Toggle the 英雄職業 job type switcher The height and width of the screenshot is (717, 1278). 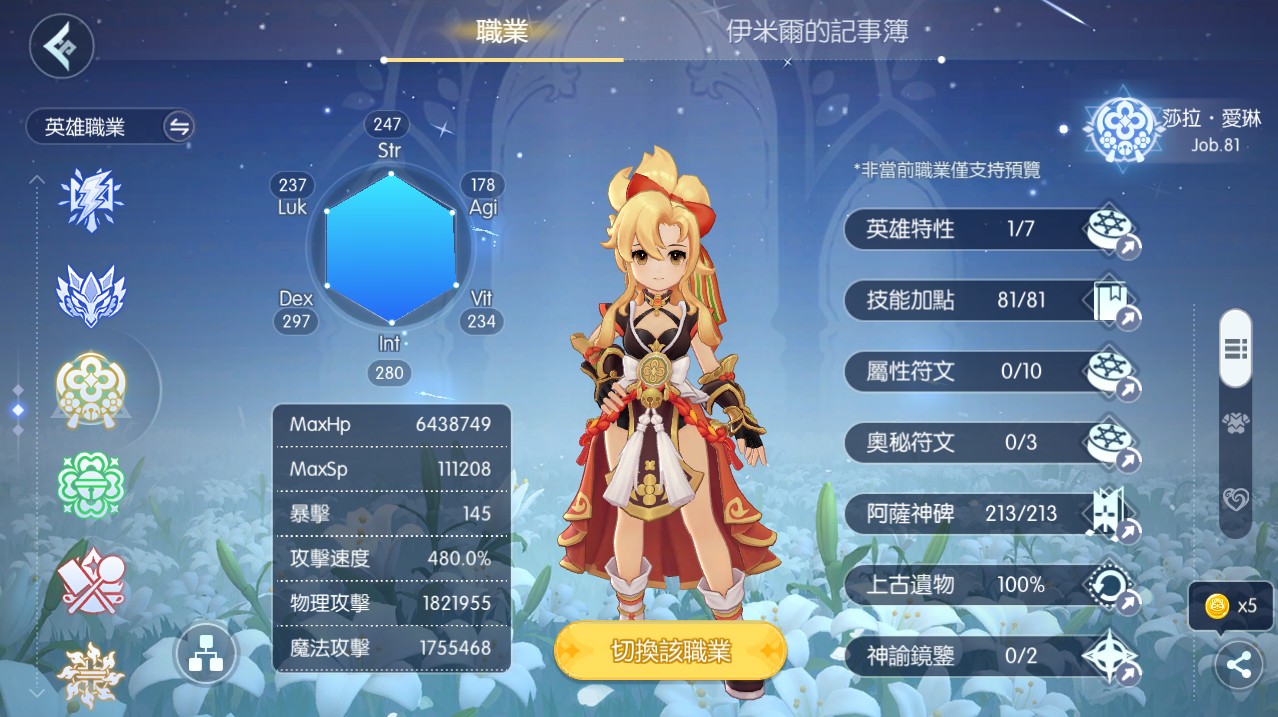point(179,127)
